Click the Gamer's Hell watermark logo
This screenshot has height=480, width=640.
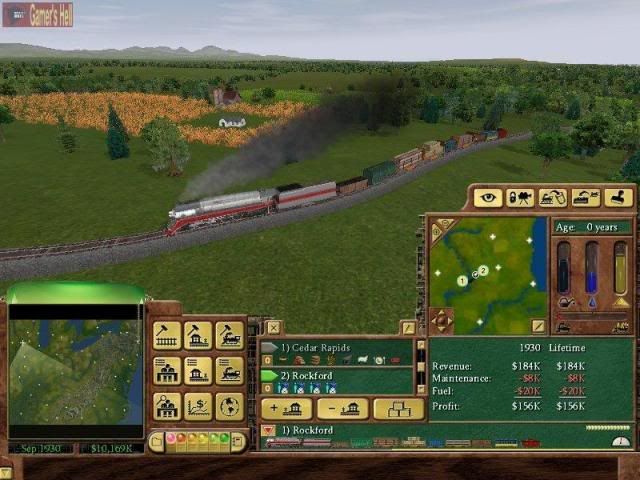tap(37, 14)
